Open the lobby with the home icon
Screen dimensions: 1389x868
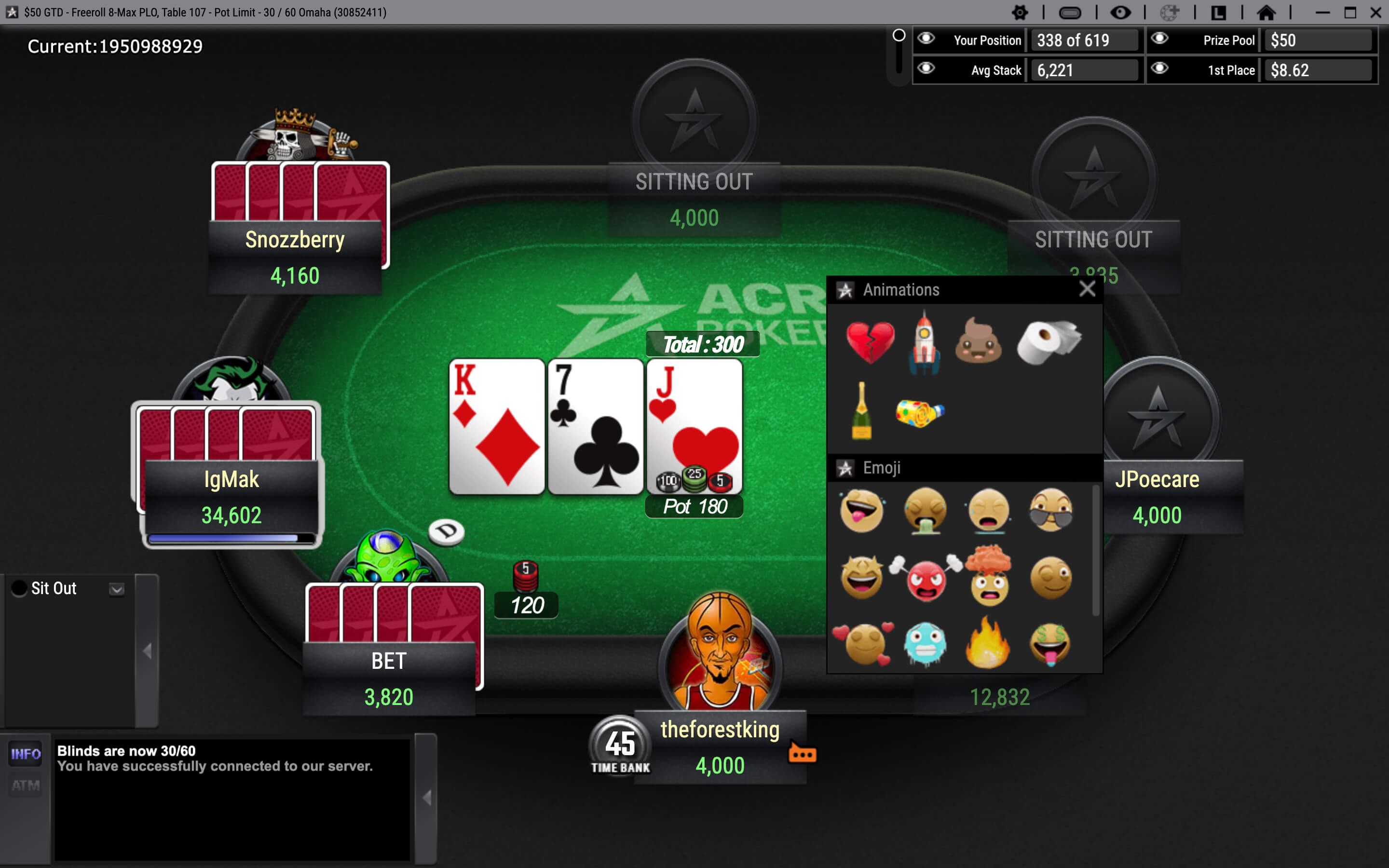click(x=1267, y=12)
